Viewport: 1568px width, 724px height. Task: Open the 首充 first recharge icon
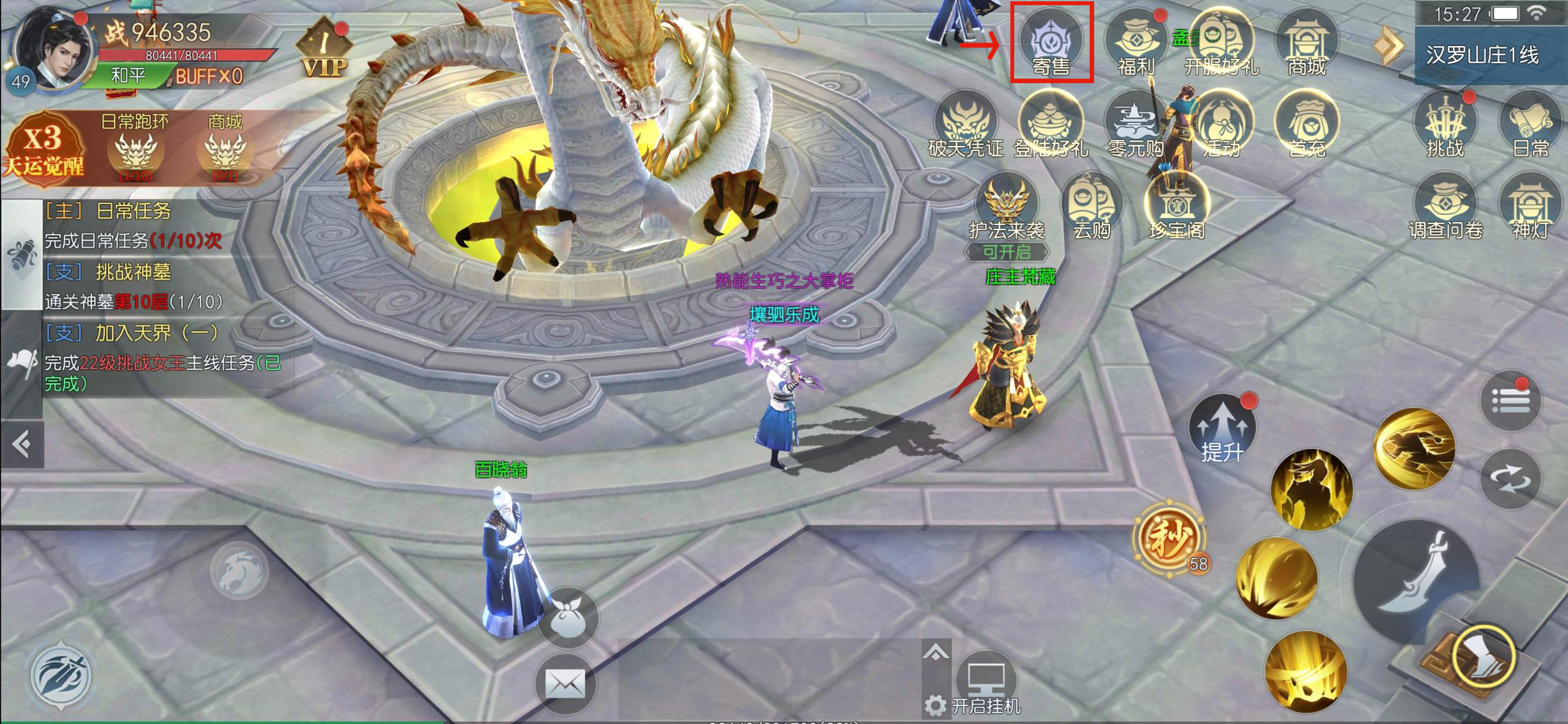(x=1306, y=125)
